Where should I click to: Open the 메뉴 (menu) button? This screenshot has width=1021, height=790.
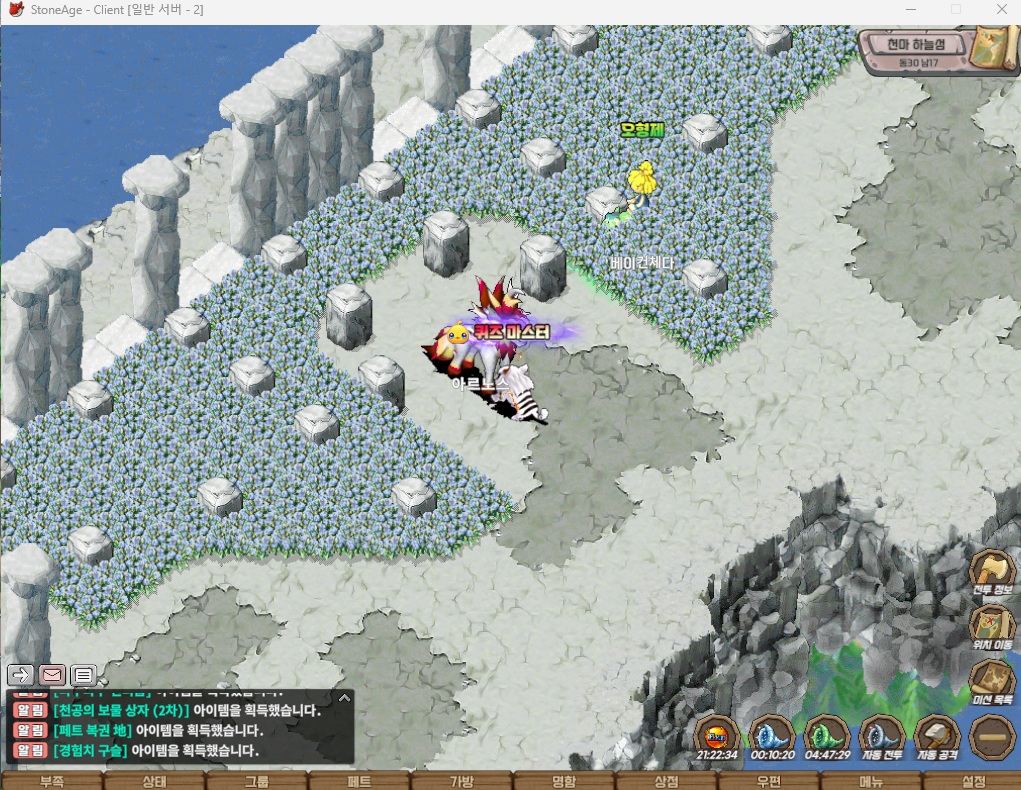871,780
